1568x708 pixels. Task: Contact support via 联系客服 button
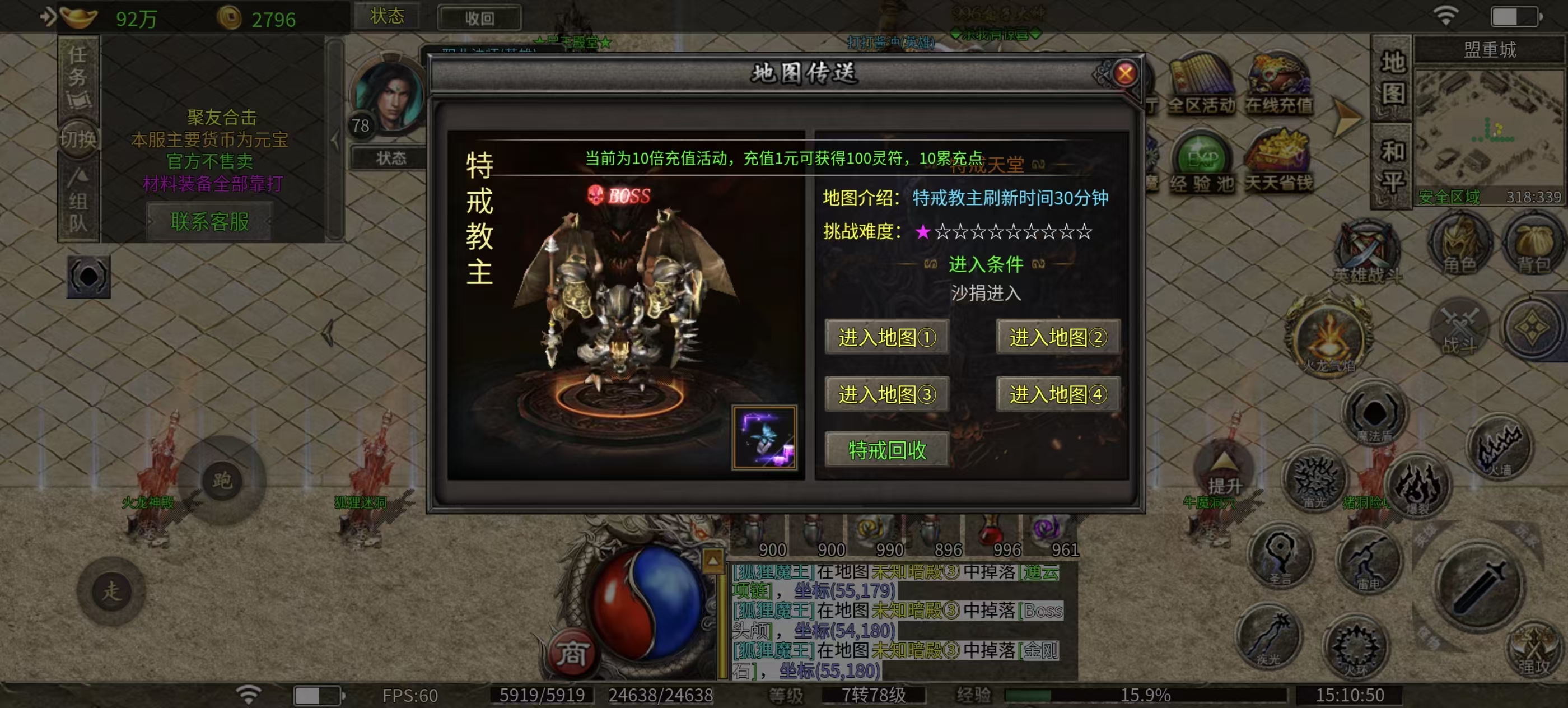coord(209,222)
